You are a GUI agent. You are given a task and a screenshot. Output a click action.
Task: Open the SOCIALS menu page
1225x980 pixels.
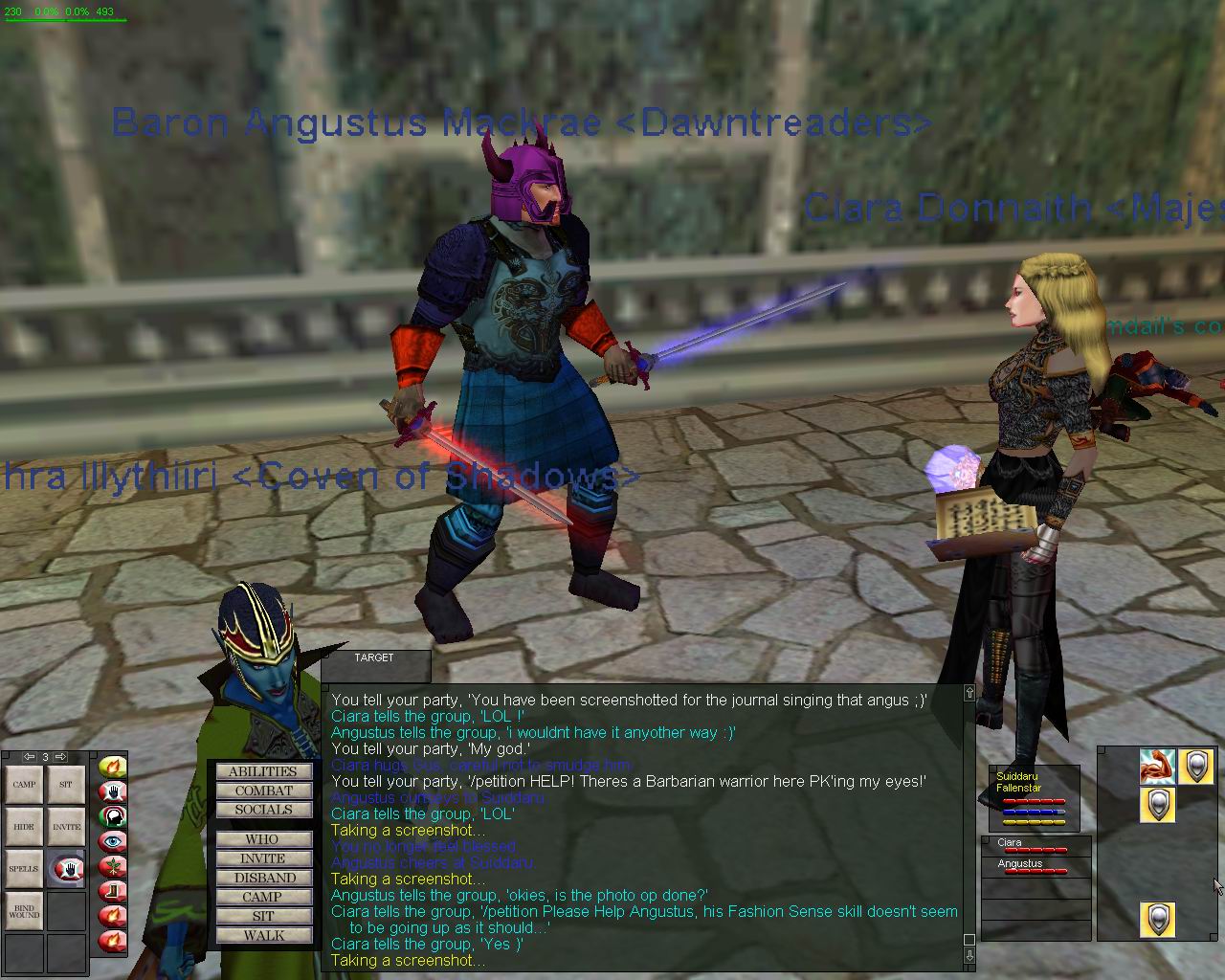(263, 810)
